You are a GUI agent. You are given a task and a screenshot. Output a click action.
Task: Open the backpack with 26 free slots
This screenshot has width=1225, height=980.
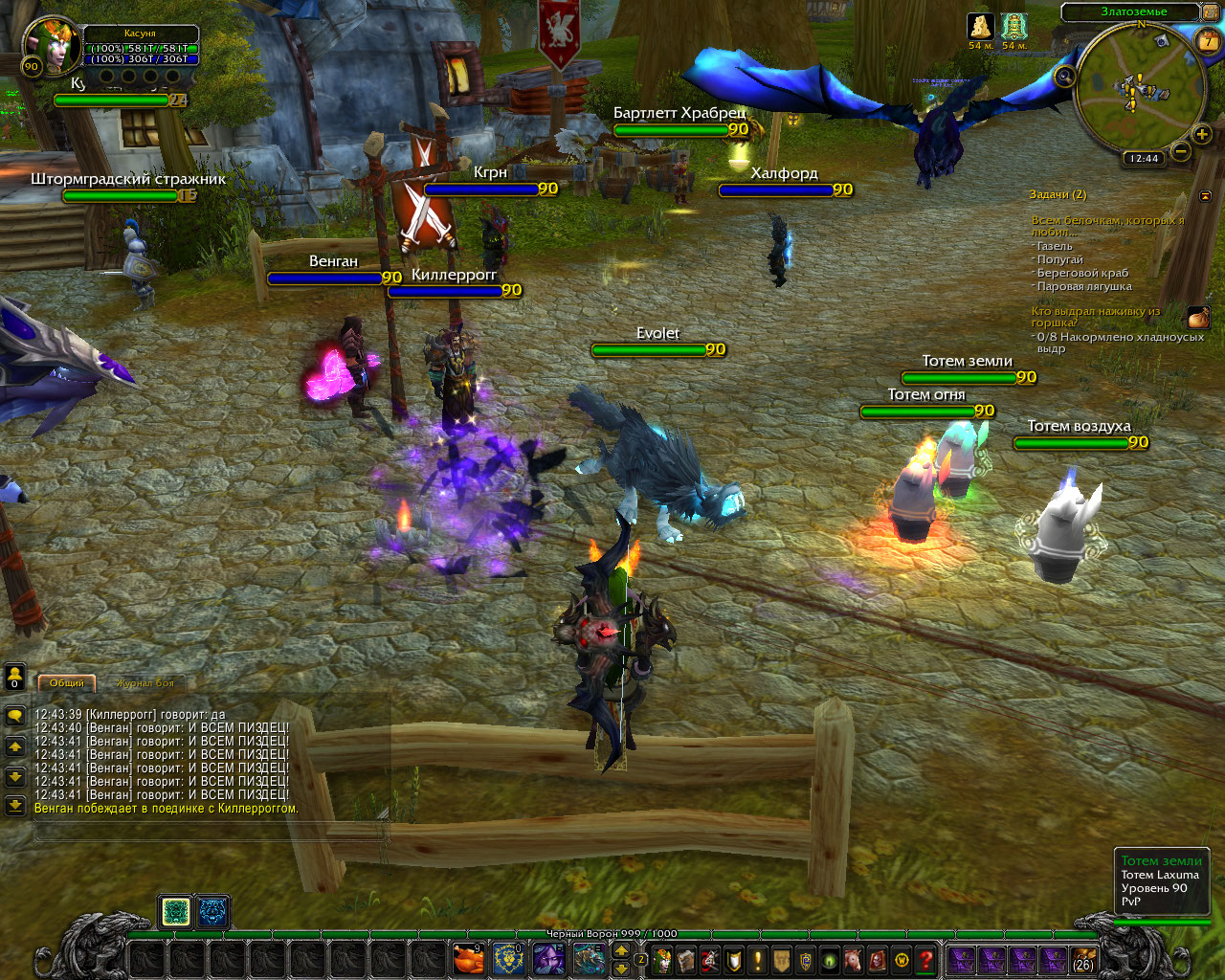(1083, 959)
